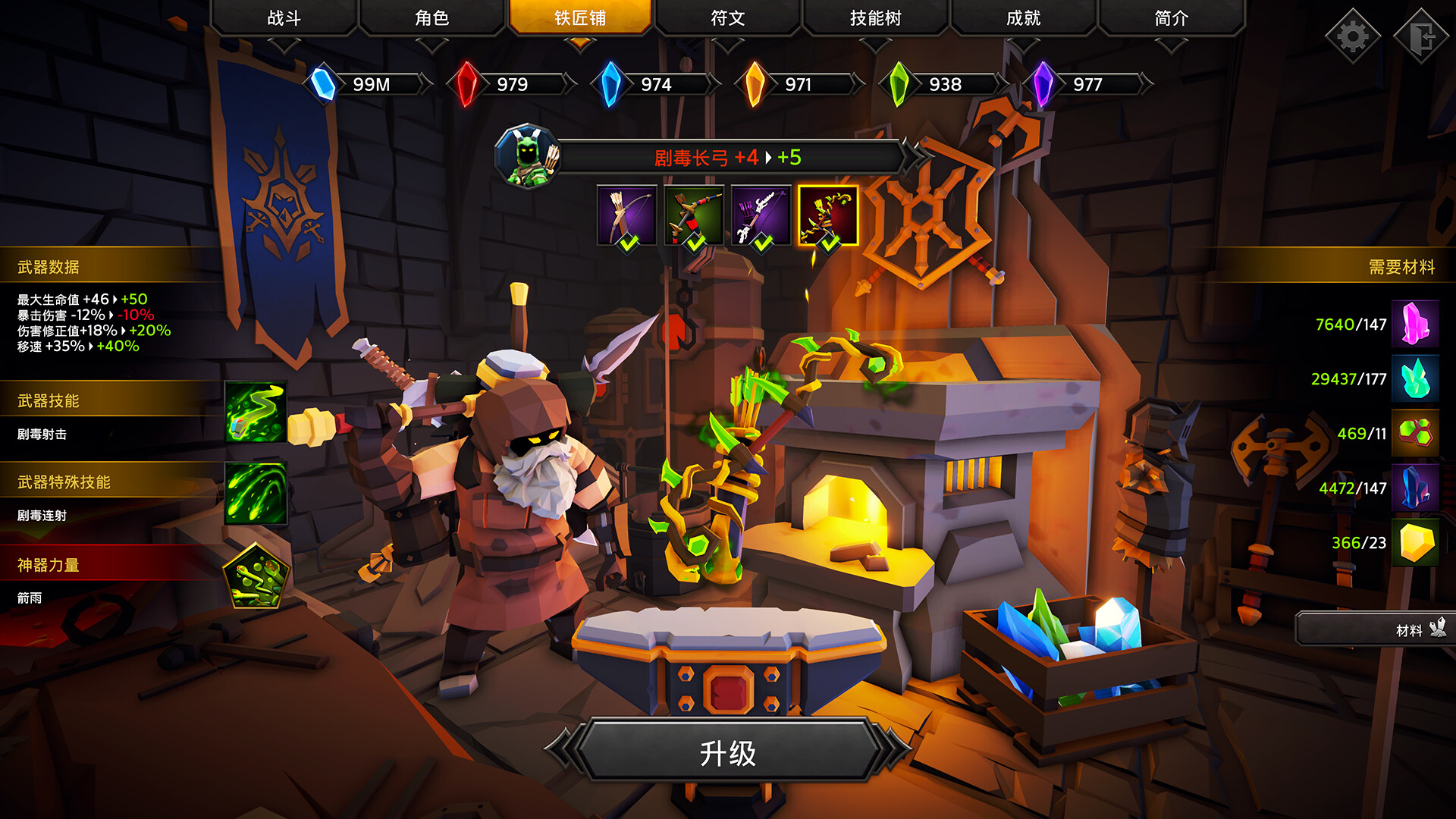
Task: Click the green hexagon ore material icon
Action: 1417,435
